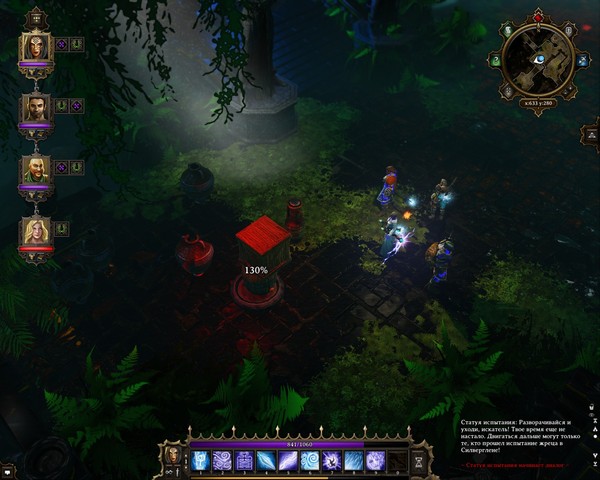The height and width of the screenshot is (480, 600).
Task: Select the dark-haired bearded man's portrait
Action: pyautogui.click(x=35, y=107)
